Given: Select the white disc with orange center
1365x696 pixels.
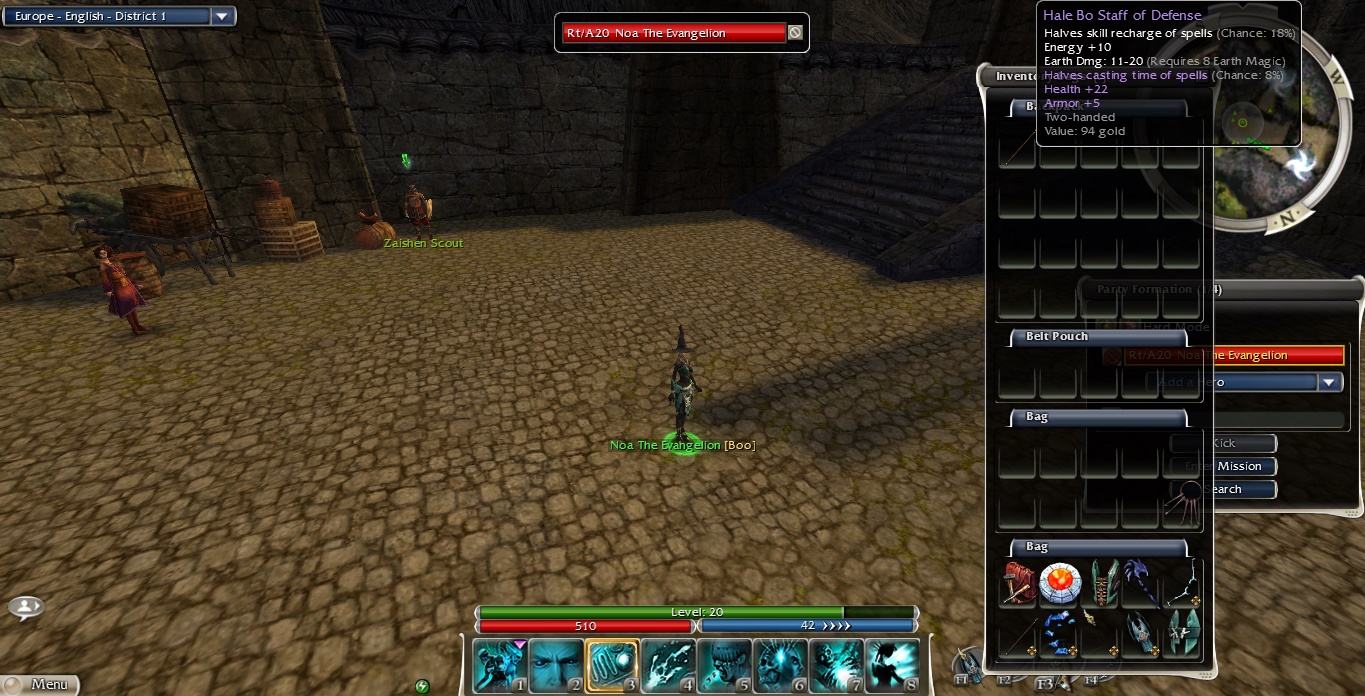Looking at the screenshot, I should [1059, 584].
